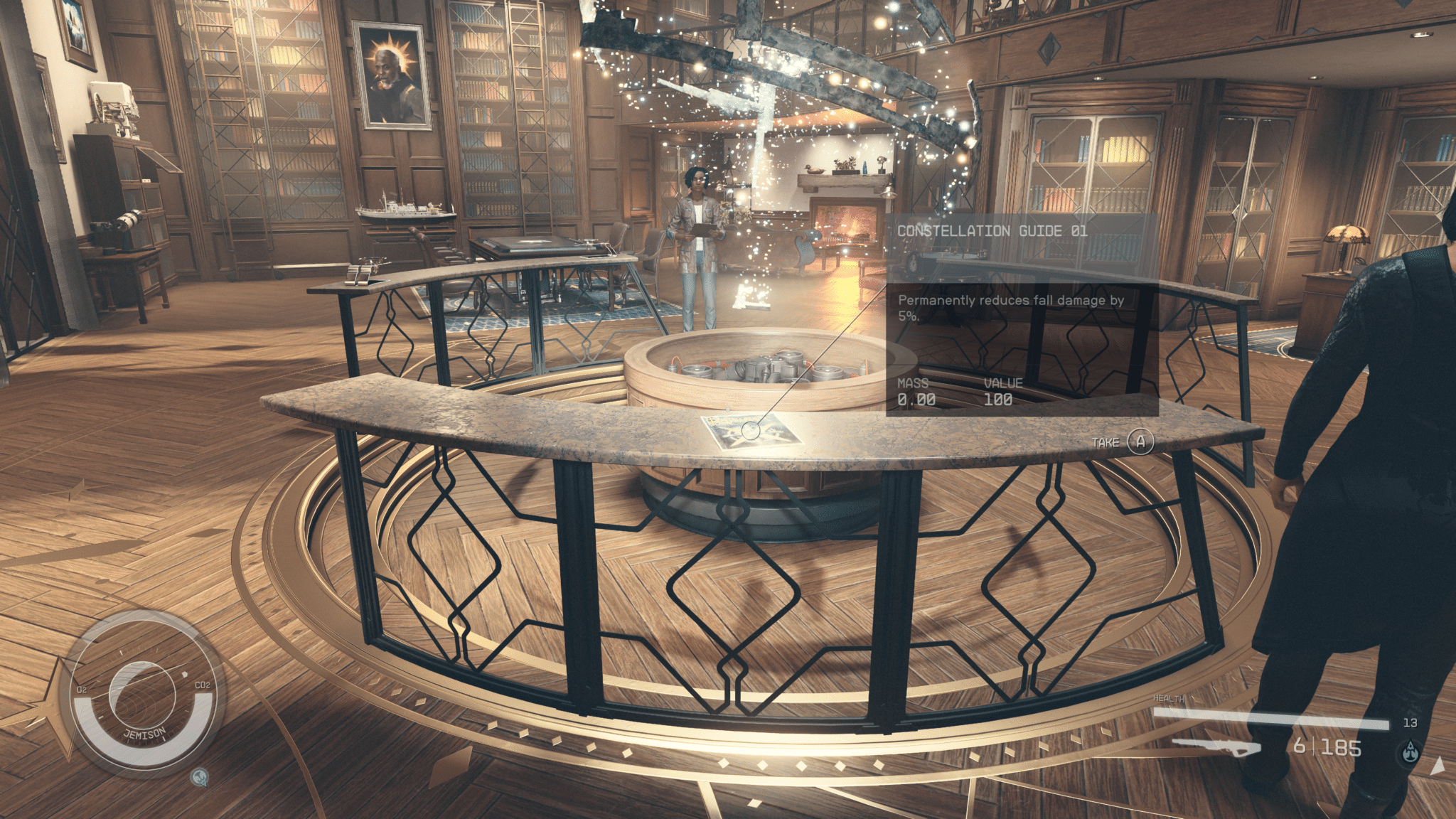Click the O2 indicator on the compass

pyautogui.click(x=82, y=688)
